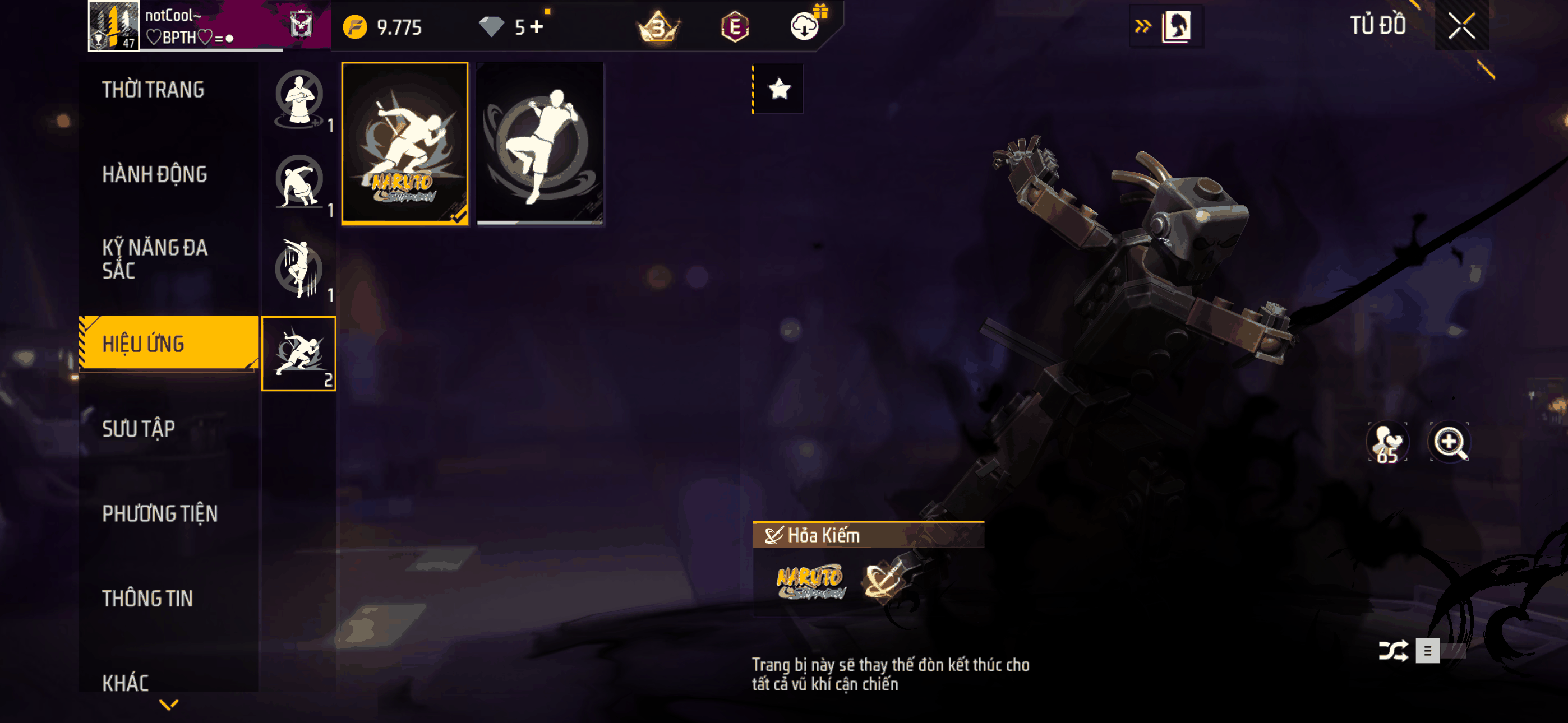Activate the shuffle random effect button
This screenshot has height=723, width=1568.
tap(1392, 651)
